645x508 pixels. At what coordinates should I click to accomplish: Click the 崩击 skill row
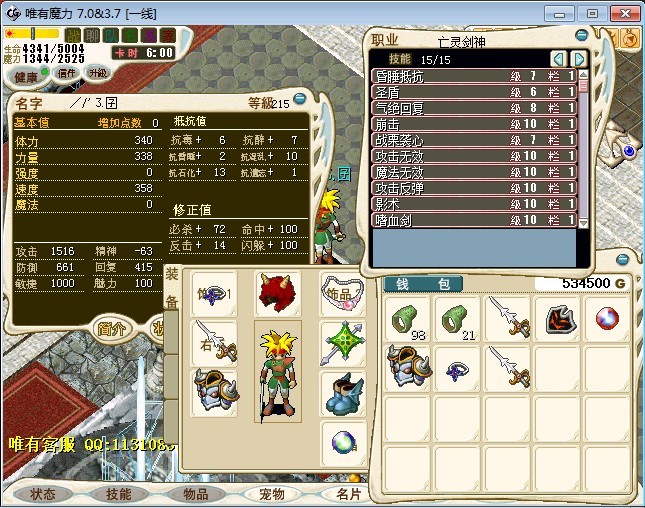[x=474, y=123]
